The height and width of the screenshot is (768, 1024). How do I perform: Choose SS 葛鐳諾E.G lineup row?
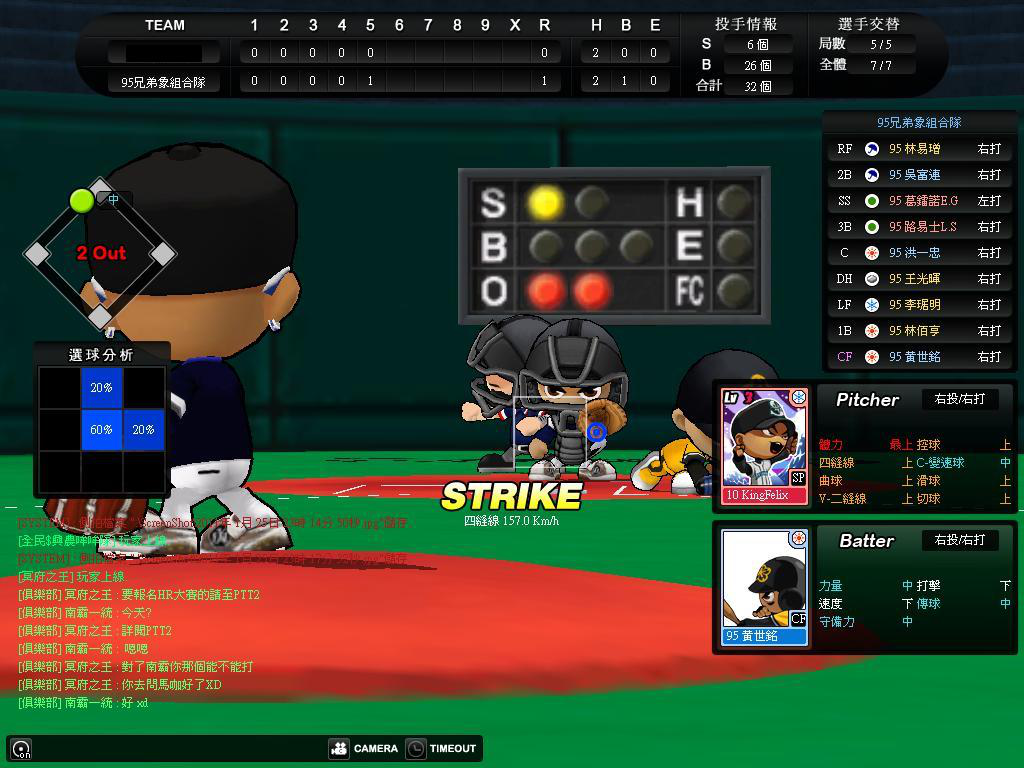pos(918,201)
